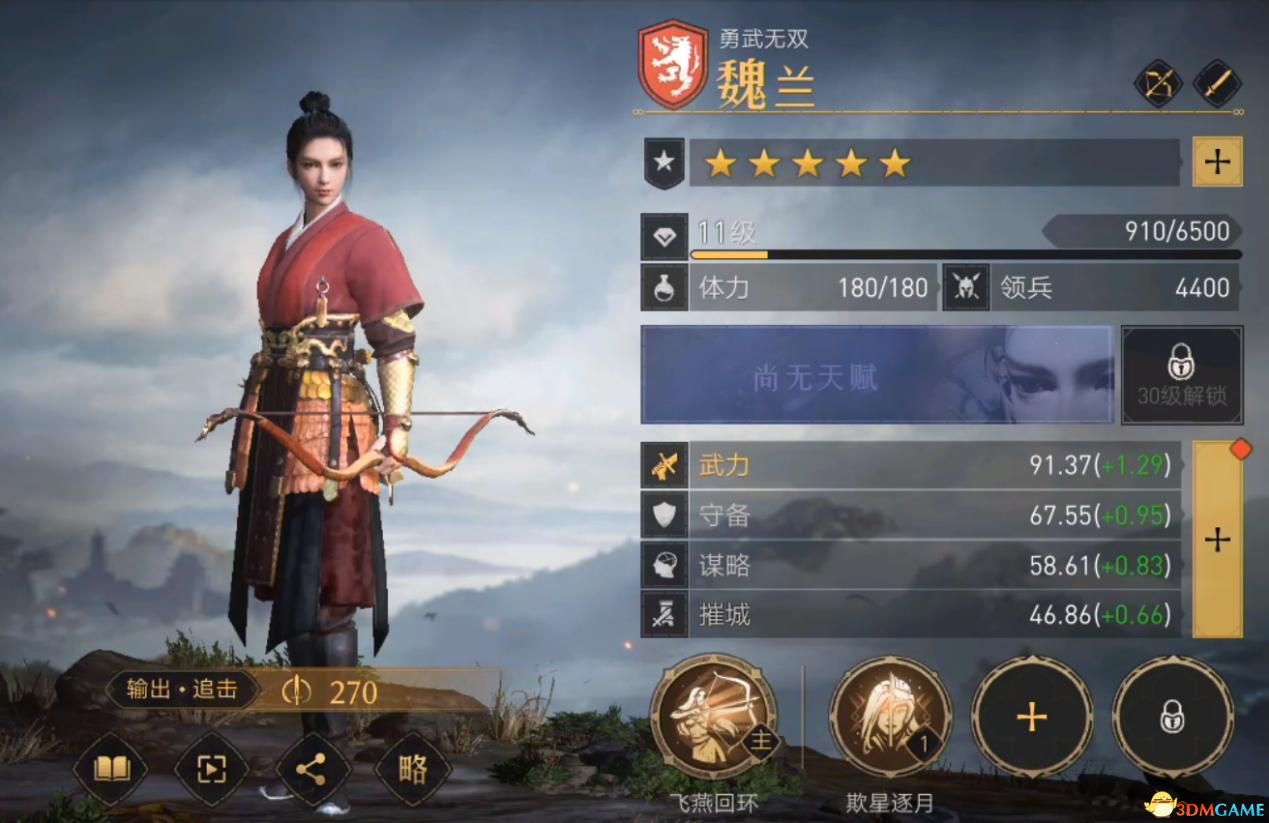The height and width of the screenshot is (823, 1269).
Task: Click the sword icon in top corner
Action: 1216,84
